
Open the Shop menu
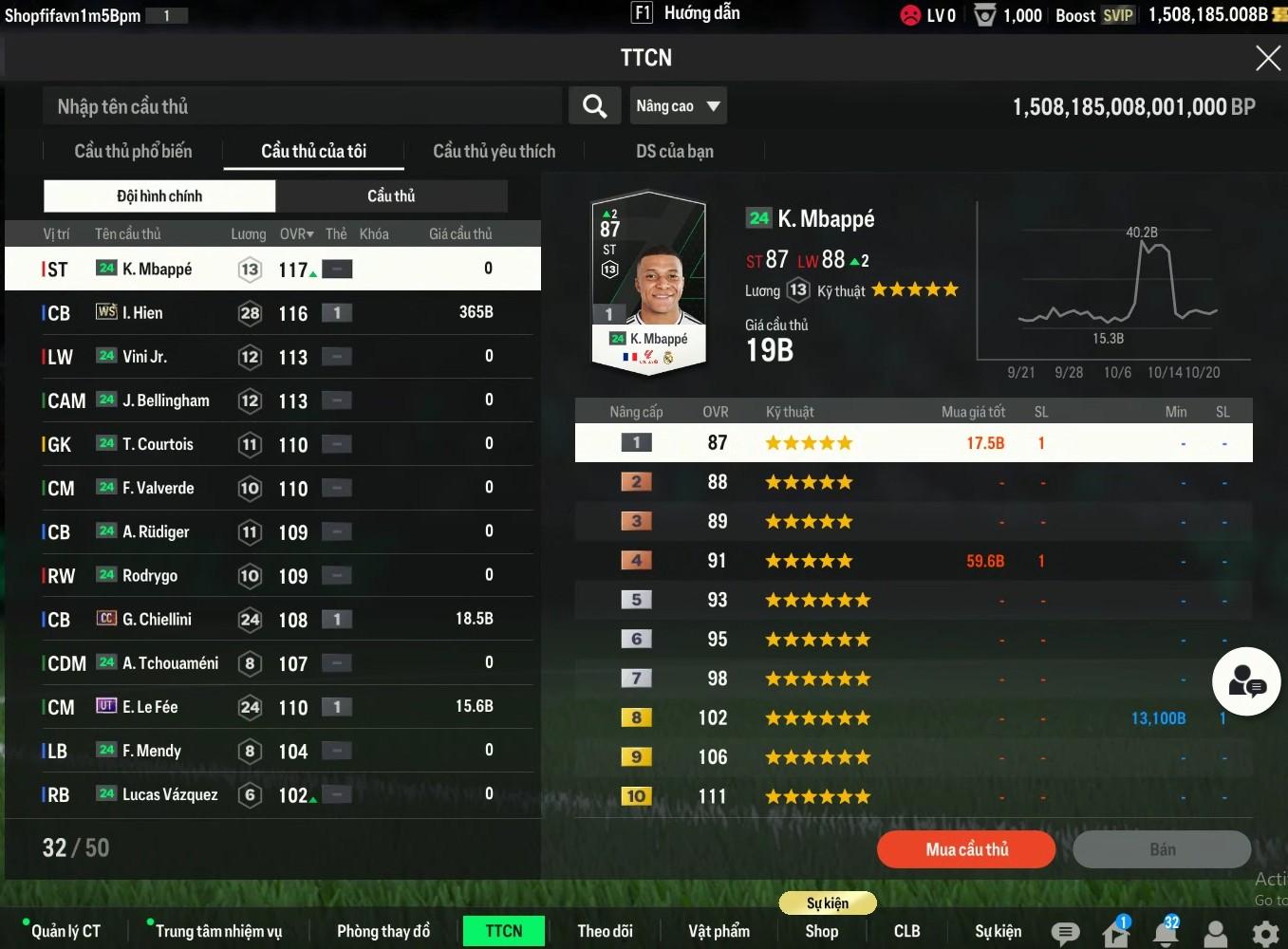click(x=821, y=931)
